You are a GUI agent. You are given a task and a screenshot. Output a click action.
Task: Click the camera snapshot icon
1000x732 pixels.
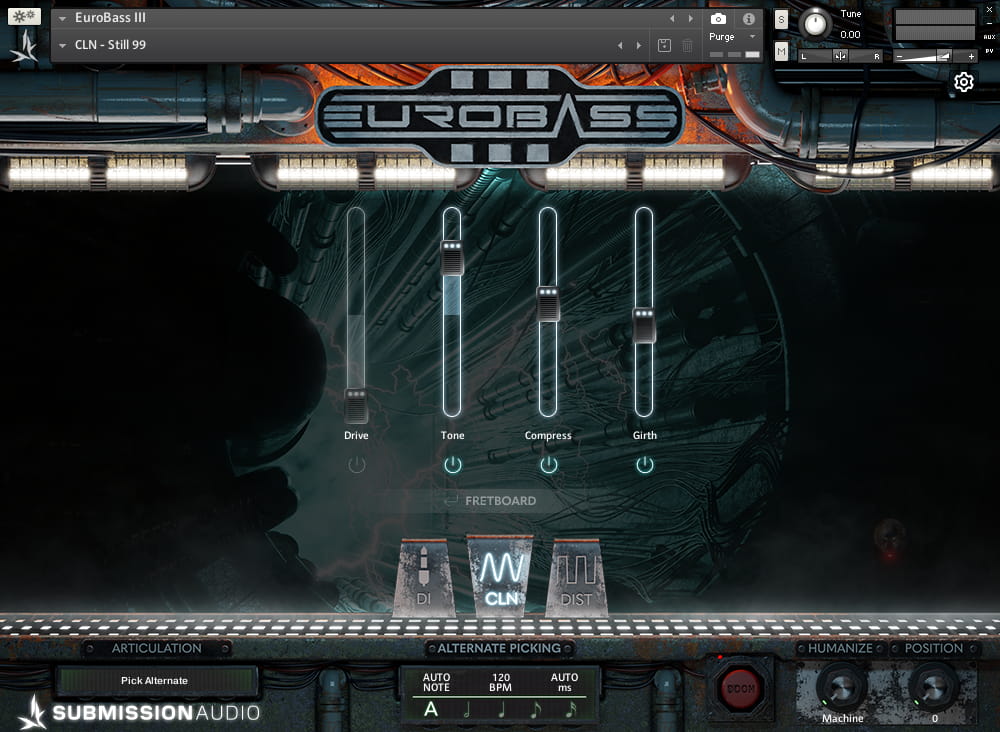(718, 19)
